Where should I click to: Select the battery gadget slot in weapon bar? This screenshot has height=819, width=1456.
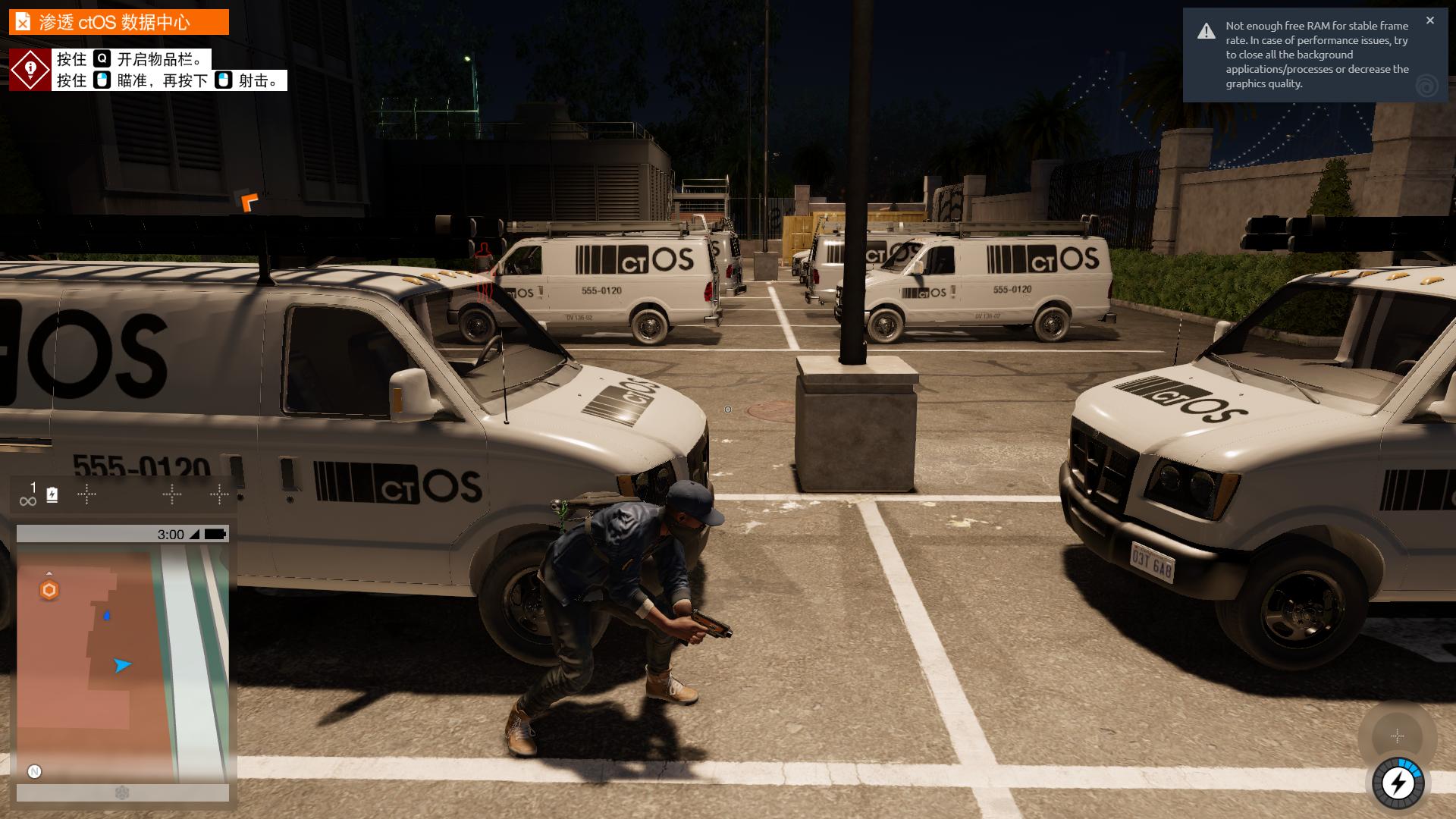[x=52, y=495]
